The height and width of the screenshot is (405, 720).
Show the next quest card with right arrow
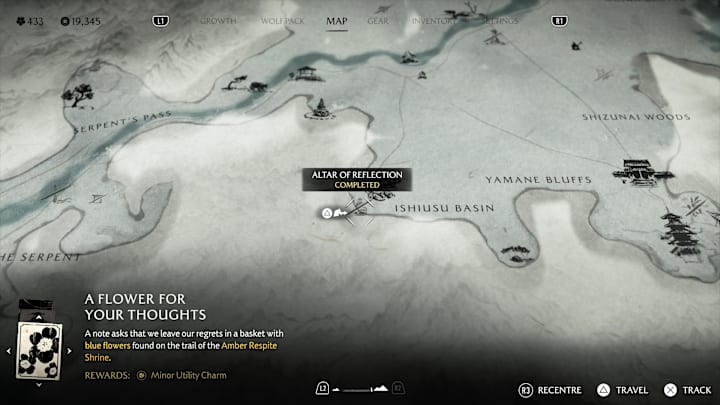point(70,351)
